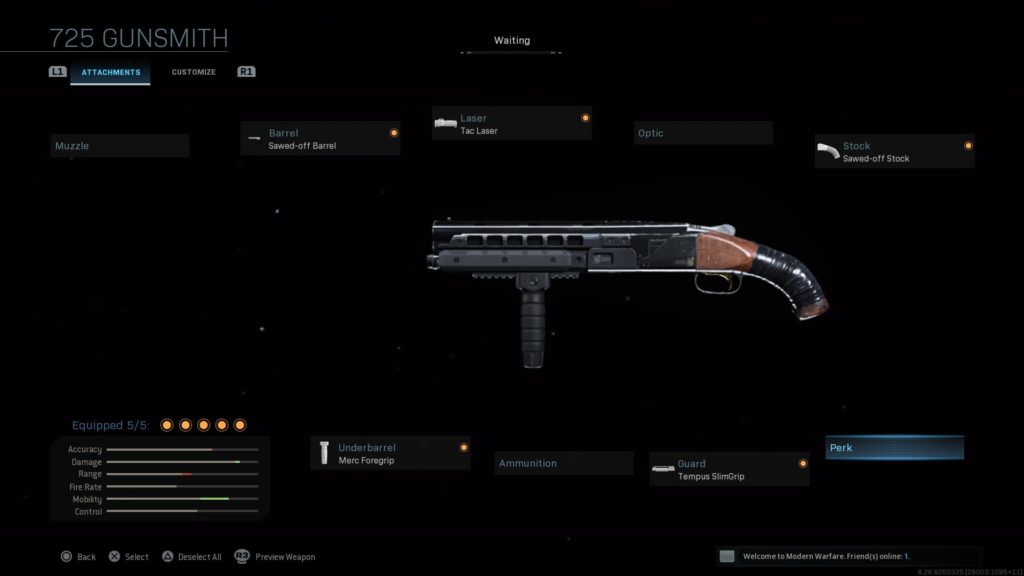The height and width of the screenshot is (576, 1024).
Task: Select the highlighted Perk slot
Action: (x=895, y=448)
